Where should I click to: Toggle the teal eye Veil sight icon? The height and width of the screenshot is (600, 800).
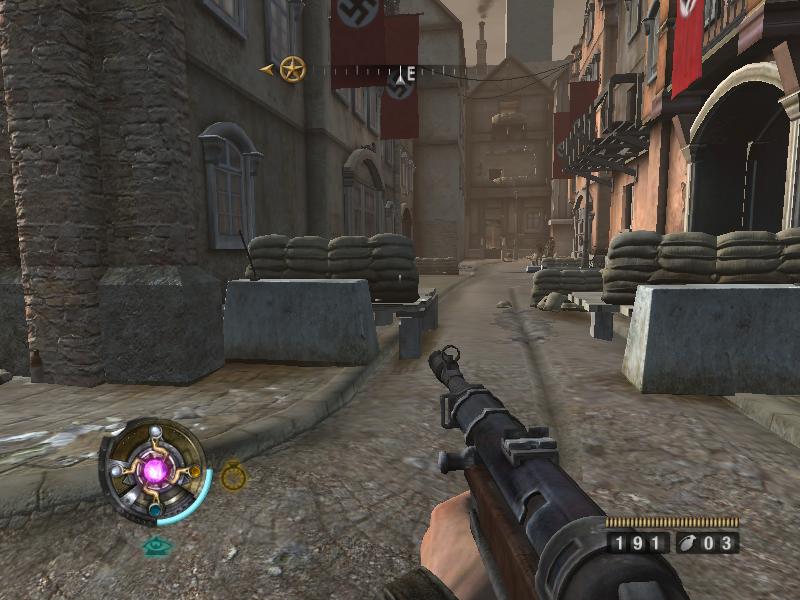click(x=155, y=546)
